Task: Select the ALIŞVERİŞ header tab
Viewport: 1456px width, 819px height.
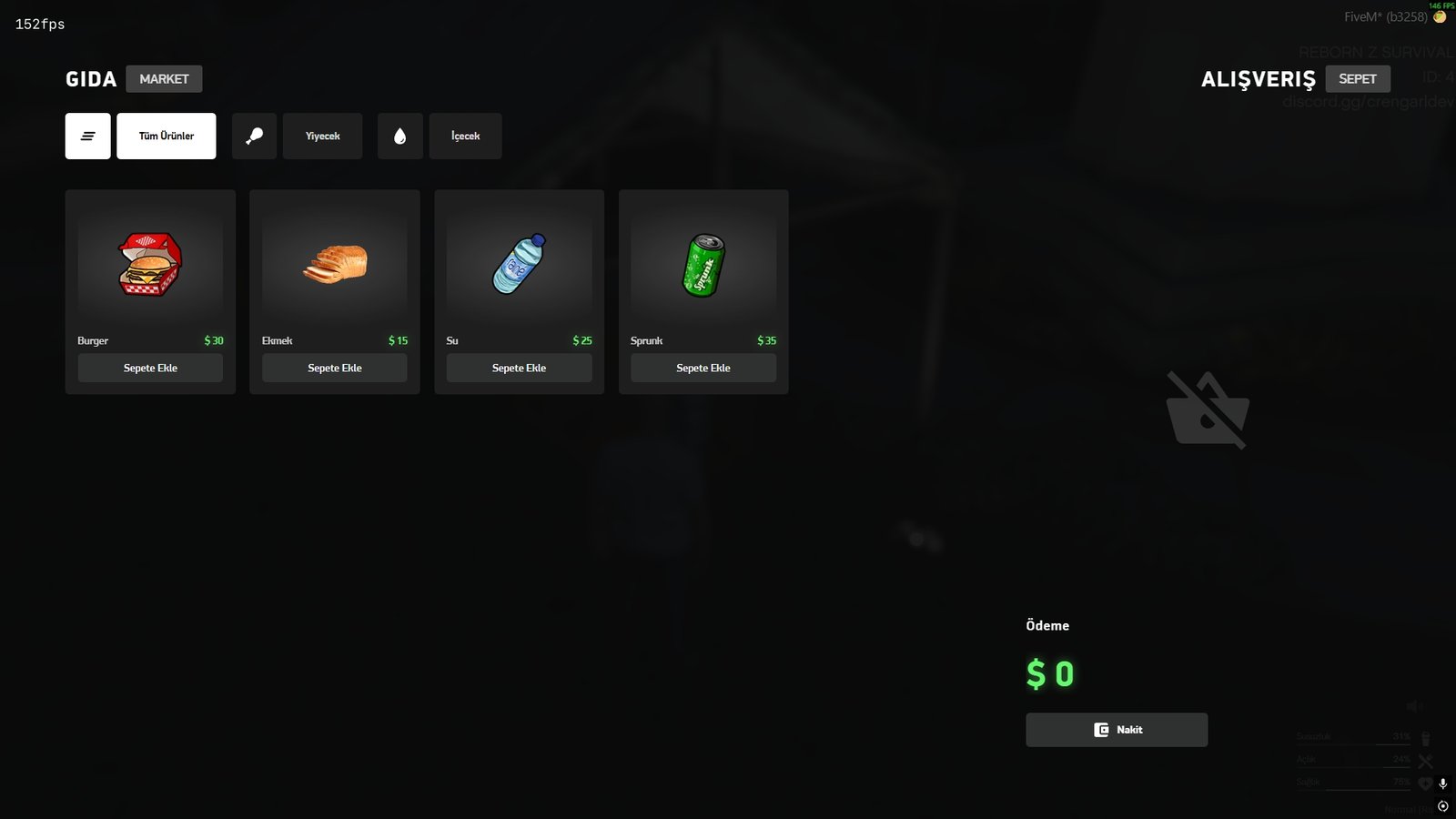Action: (1258, 78)
